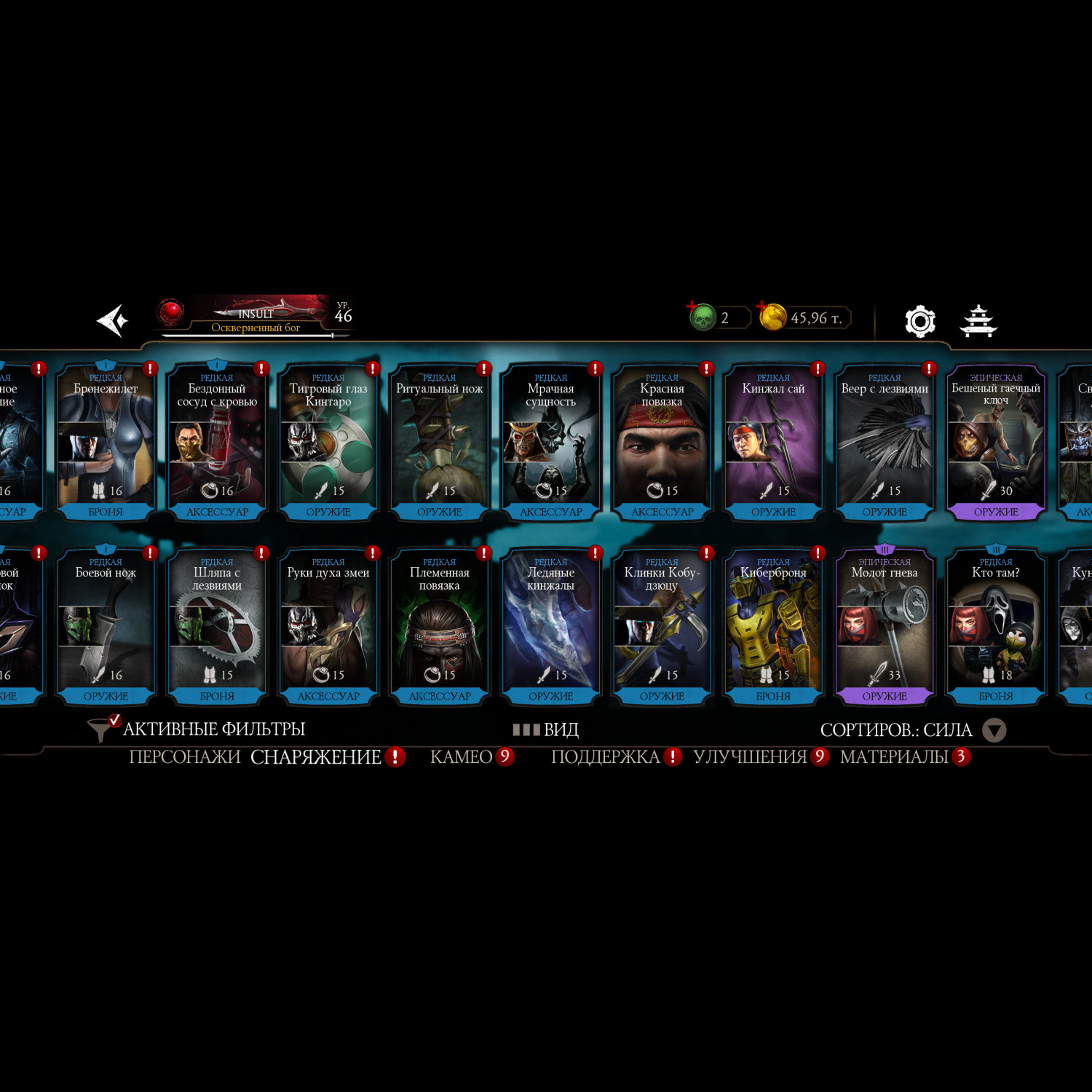This screenshot has width=1092, height=1092.
Task: Go to the Материалы tab
Action: tap(894, 757)
